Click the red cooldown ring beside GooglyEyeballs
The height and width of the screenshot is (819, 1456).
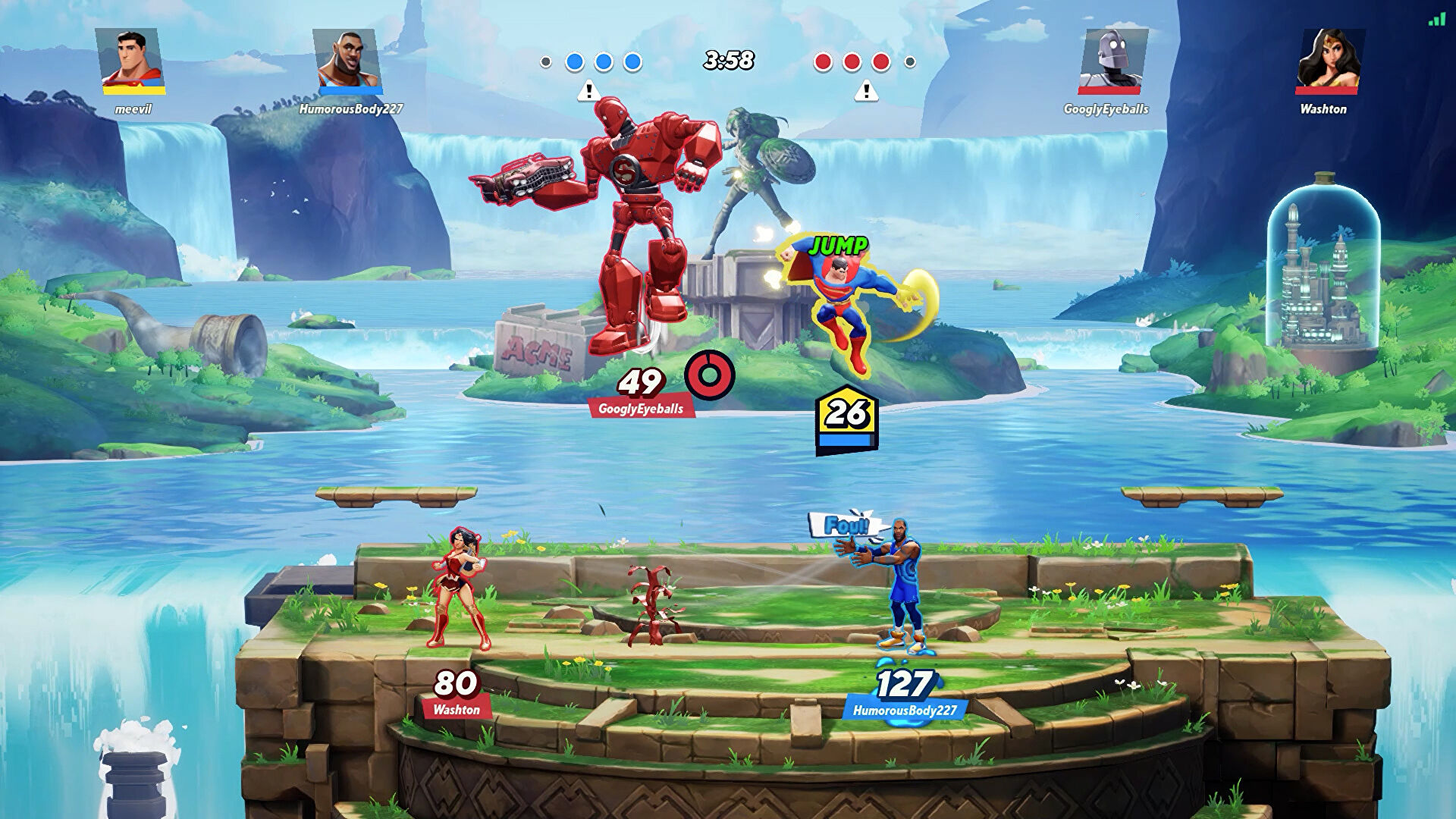[710, 375]
